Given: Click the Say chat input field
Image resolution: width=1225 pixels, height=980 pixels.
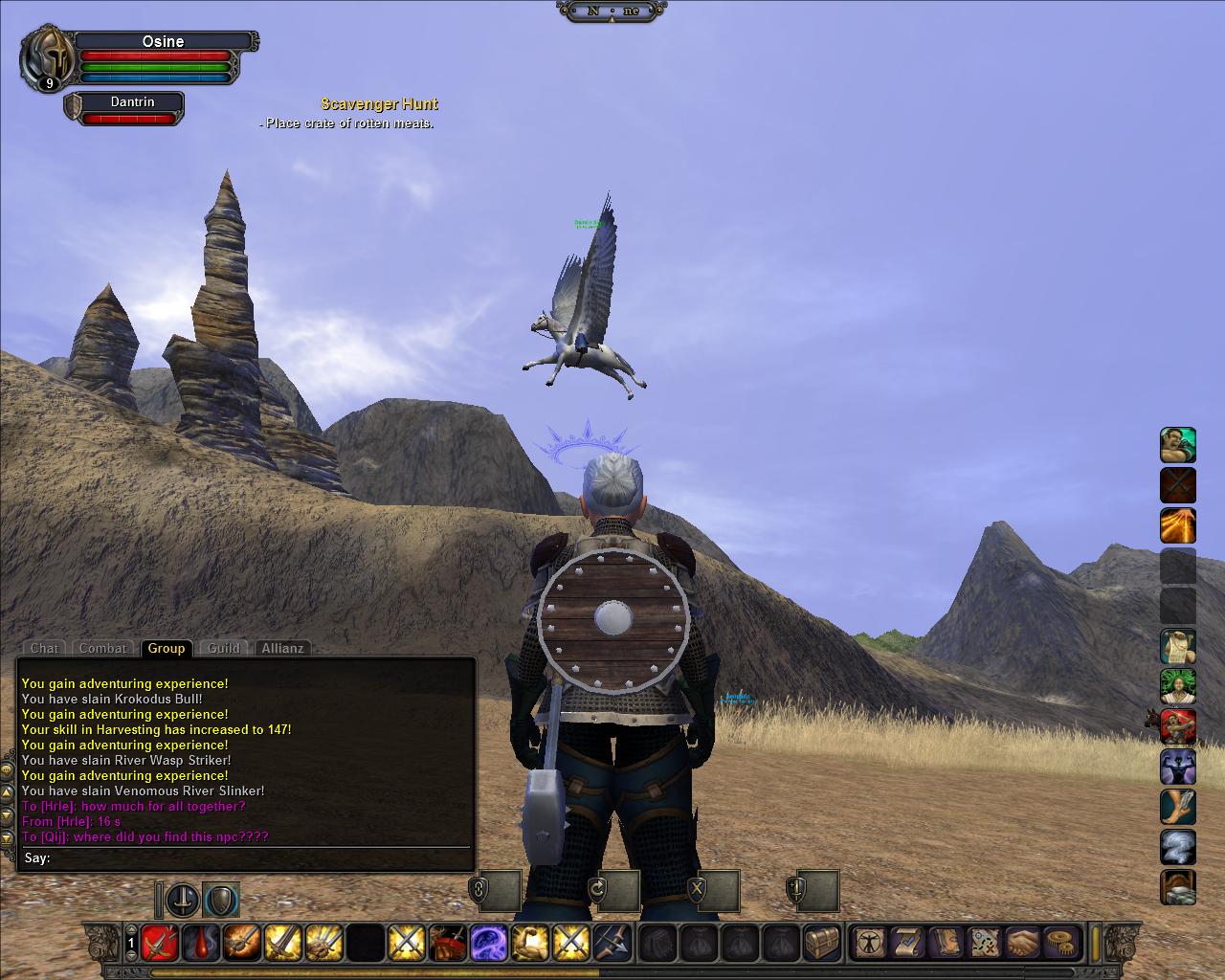Looking at the screenshot, I should tap(258, 857).
